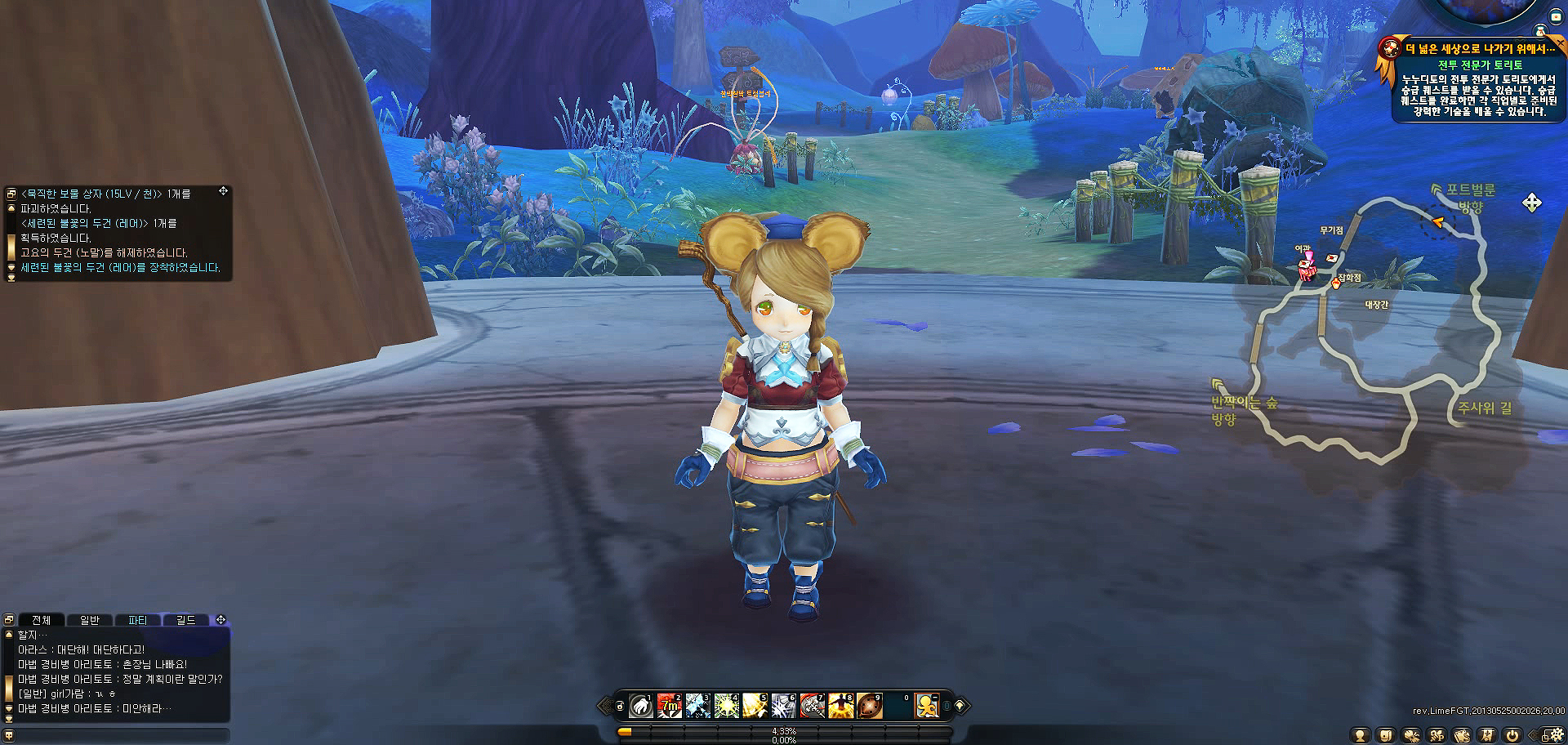
Task: Click the yellow running figure hotbar icon
Action: tap(927, 706)
